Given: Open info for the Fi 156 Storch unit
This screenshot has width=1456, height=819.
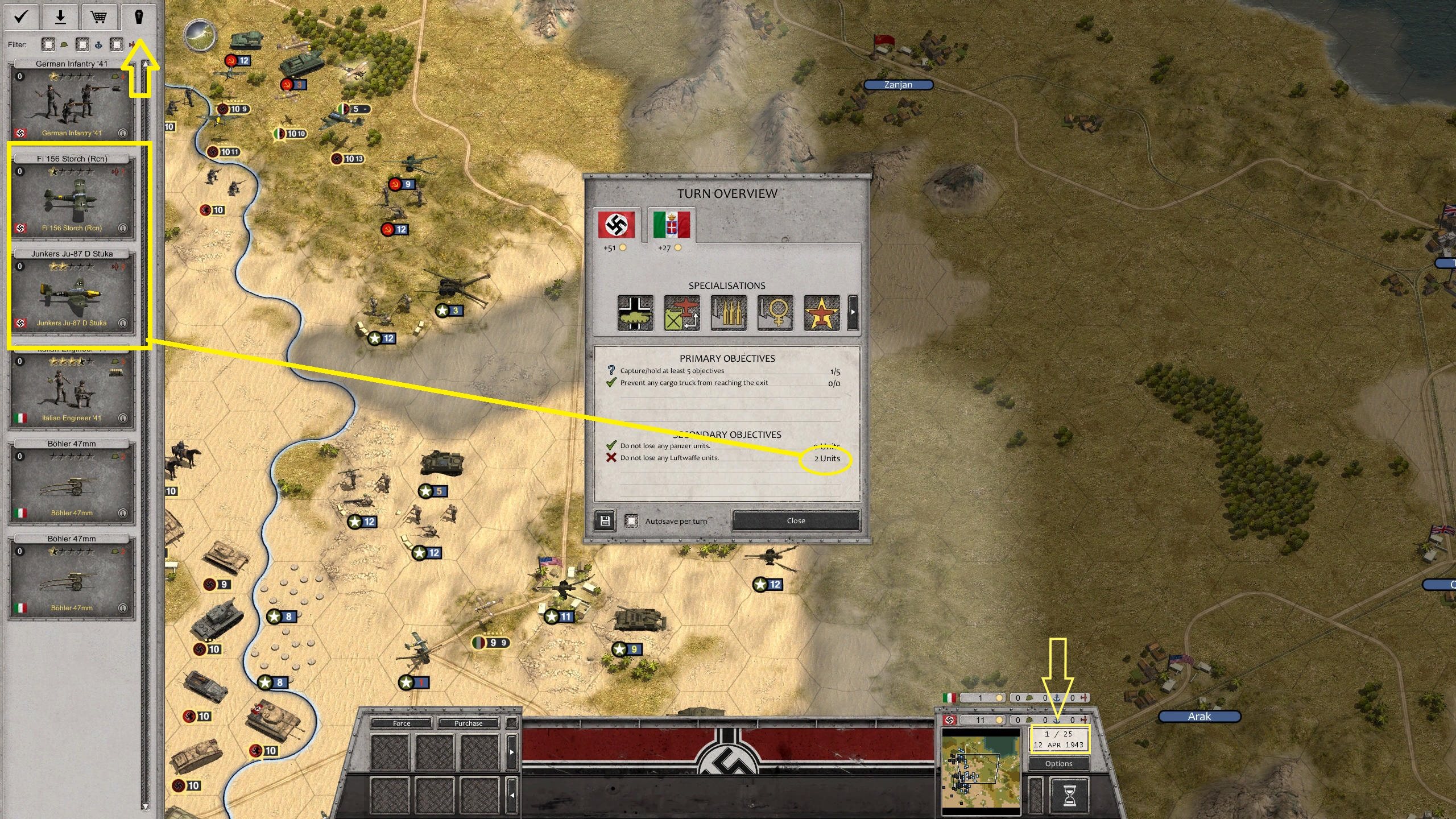Looking at the screenshot, I should pos(123,228).
